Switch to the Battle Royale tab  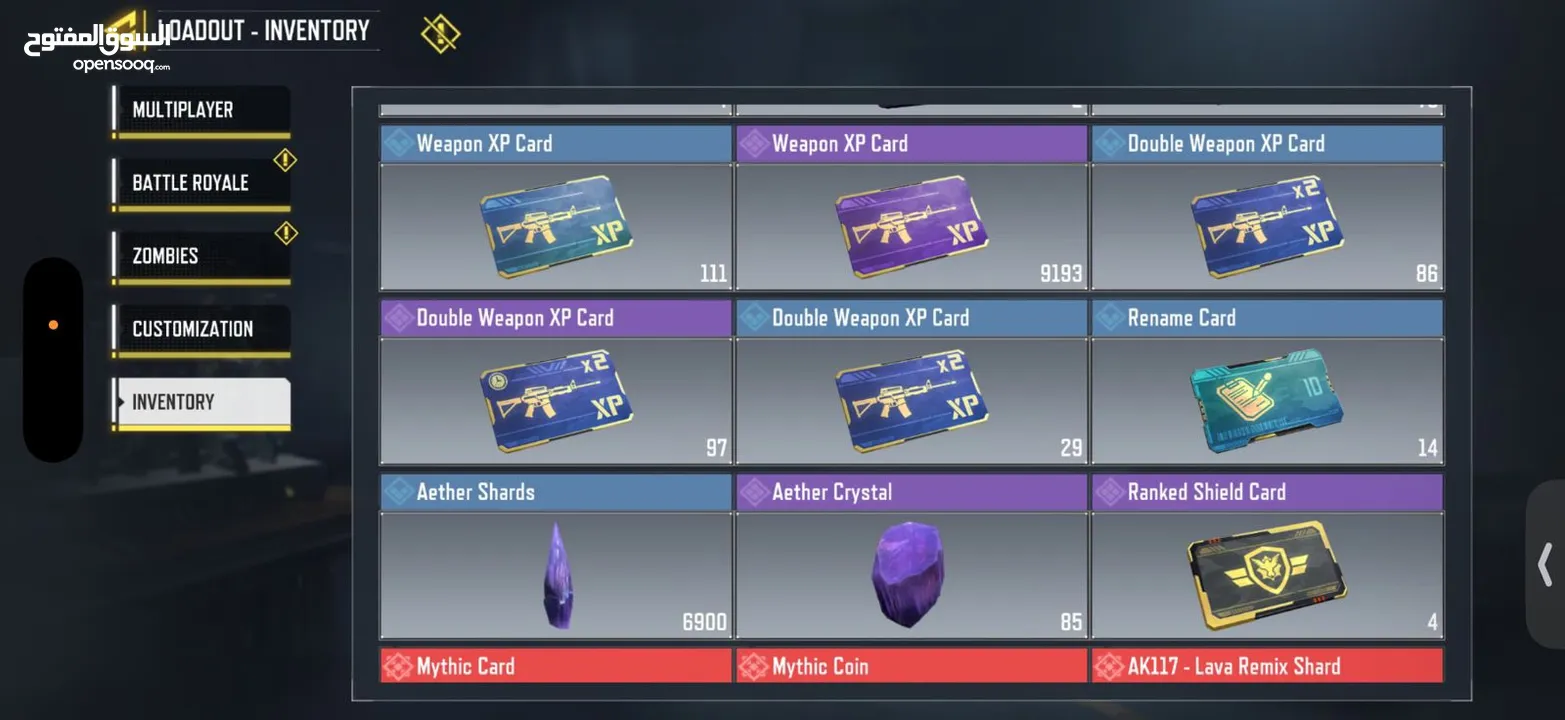coord(200,182)
